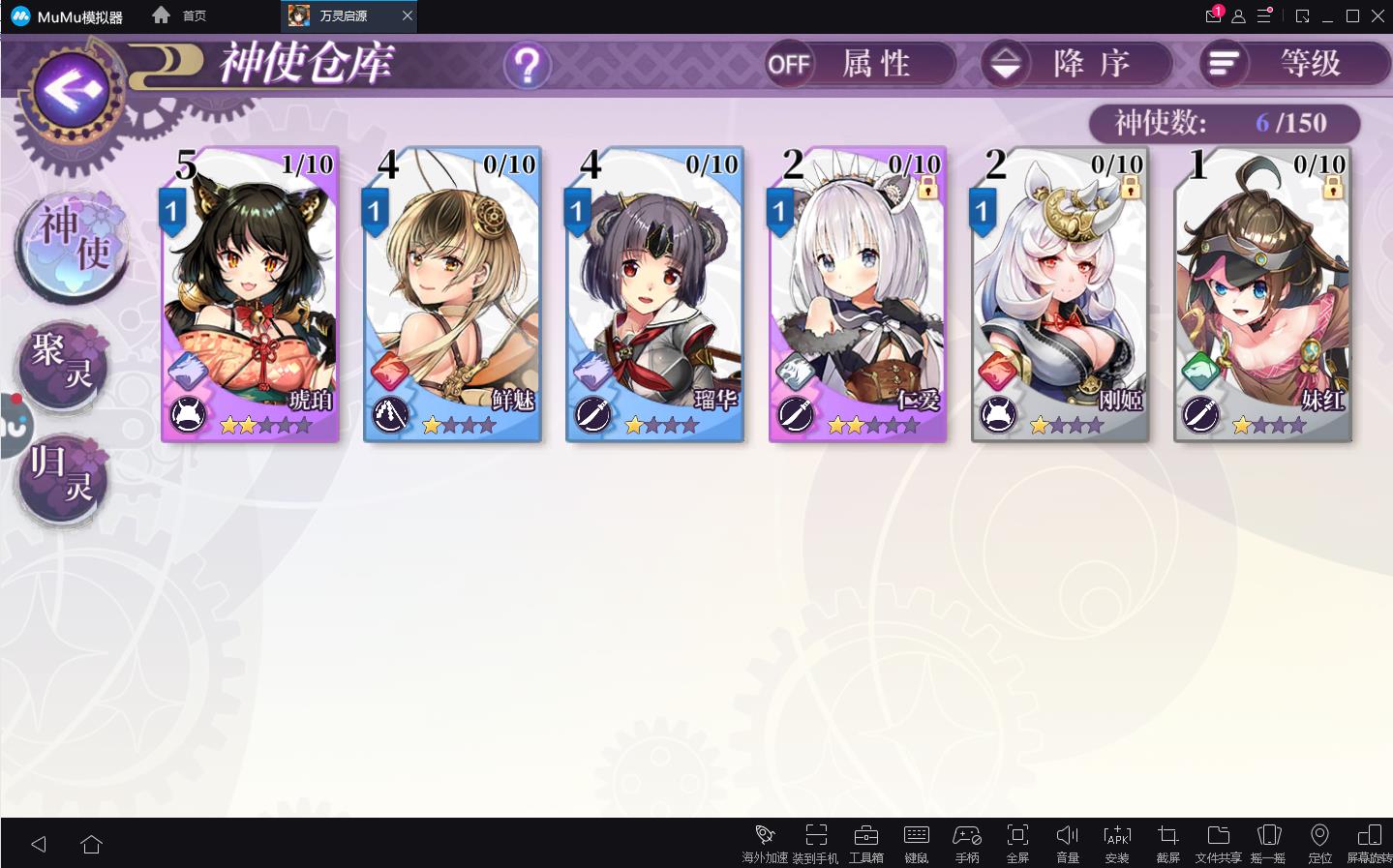The image size is (1393, 868).
Task: Toggle the 属性 attribute filter
Action: [860, 64]
